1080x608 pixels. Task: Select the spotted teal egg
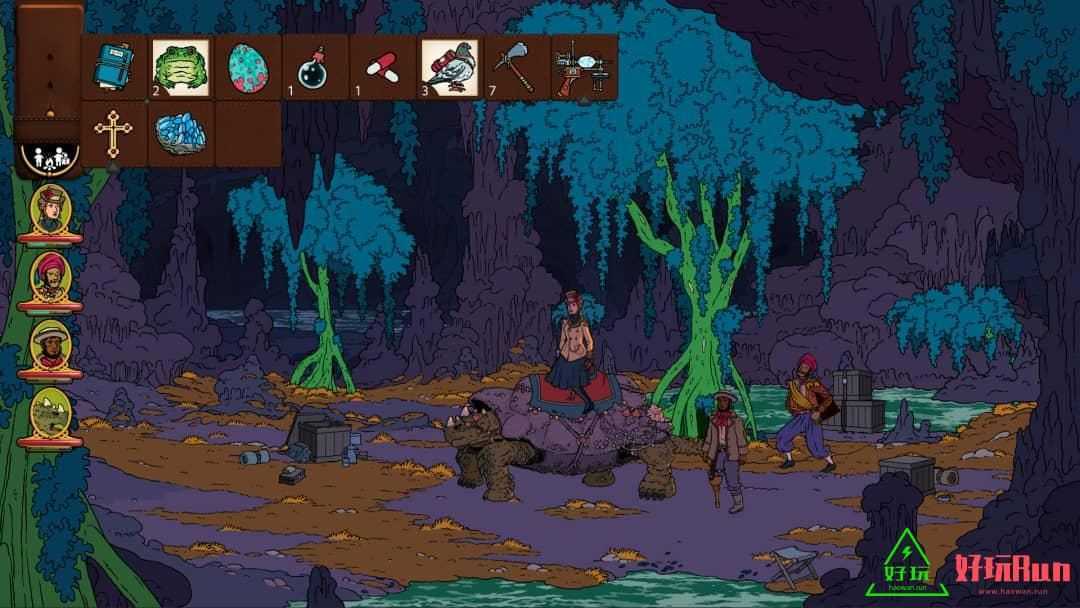click(x=247, y=68)
